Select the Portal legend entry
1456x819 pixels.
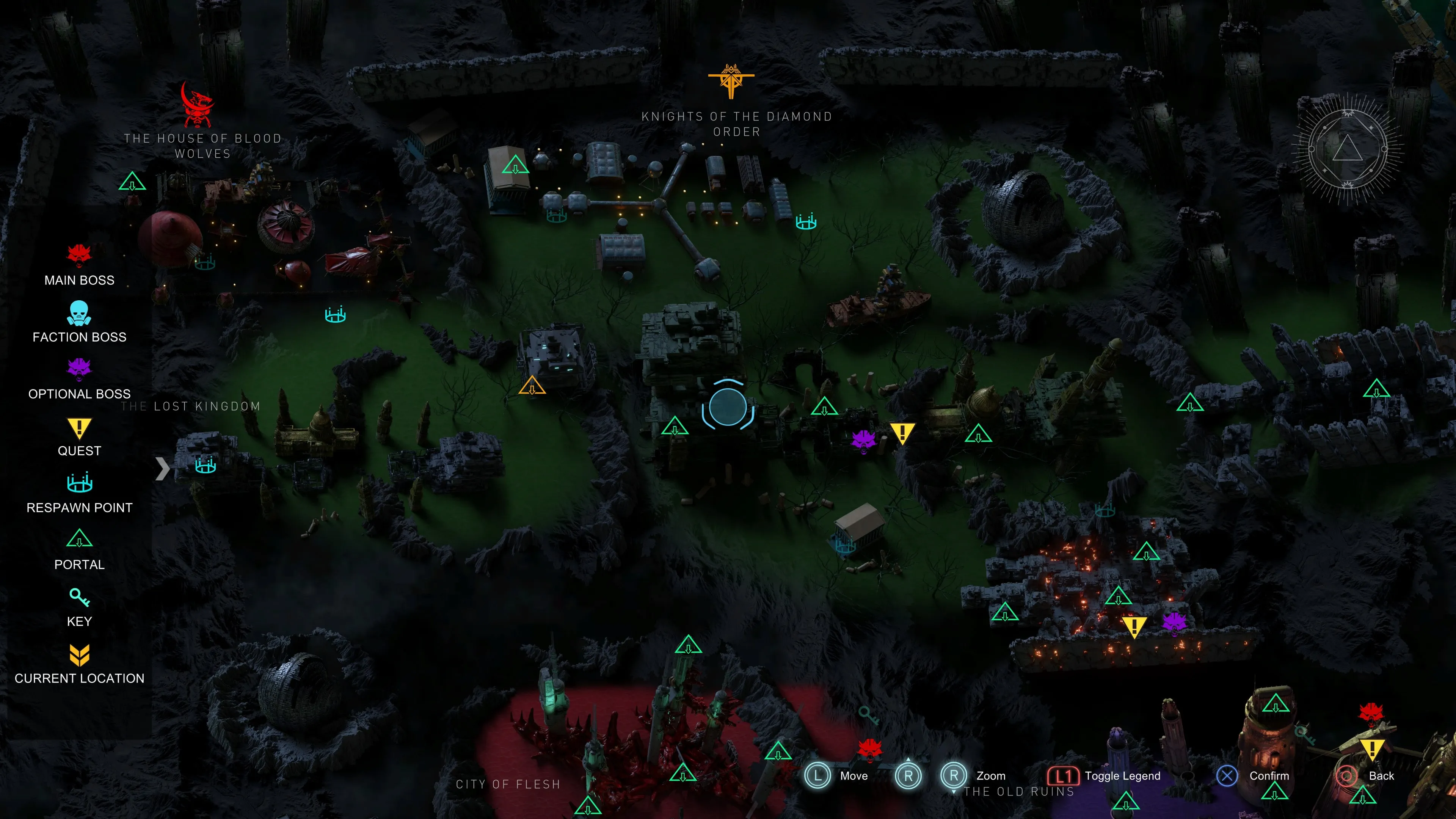point(79,549)
